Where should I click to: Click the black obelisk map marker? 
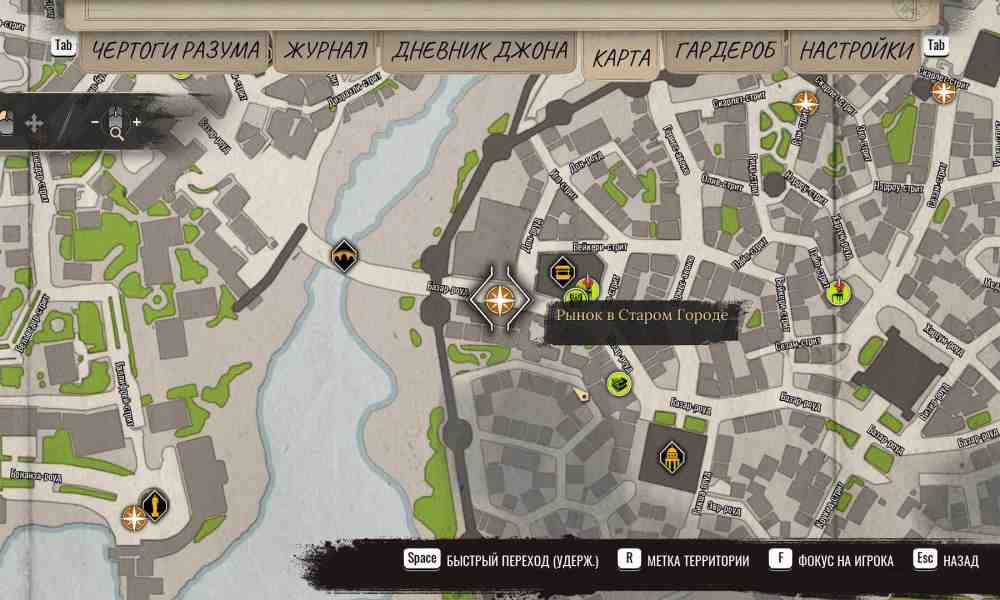tap(155, 504)
